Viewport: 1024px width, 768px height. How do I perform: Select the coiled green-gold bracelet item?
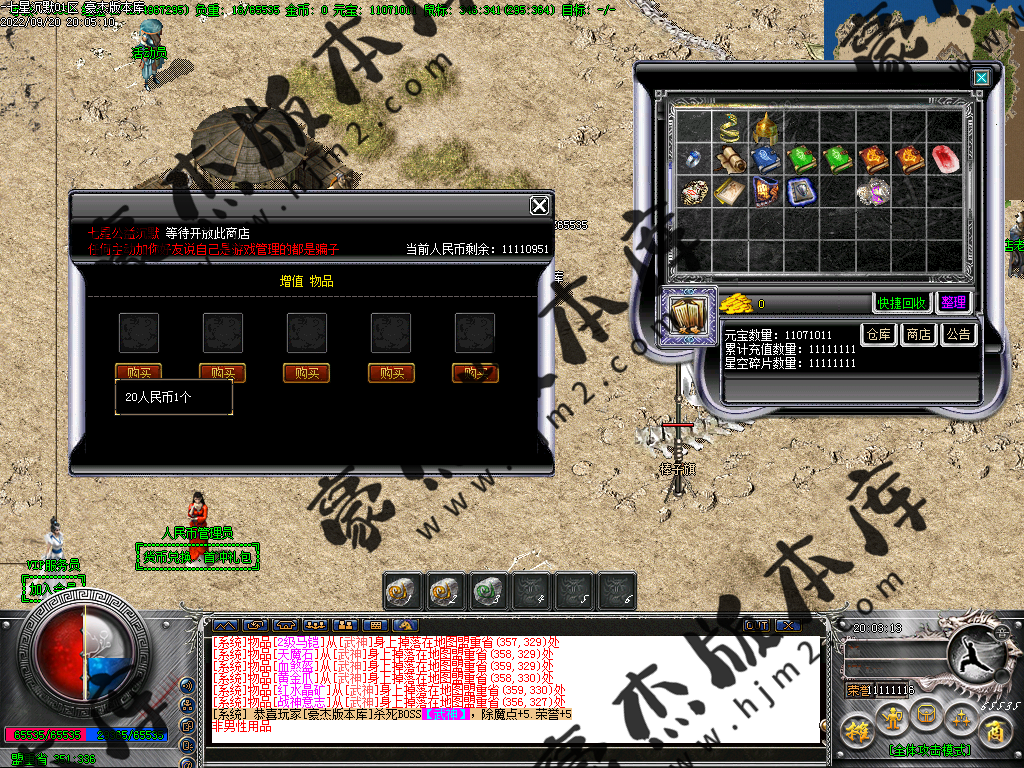click(x=730, y=127)
